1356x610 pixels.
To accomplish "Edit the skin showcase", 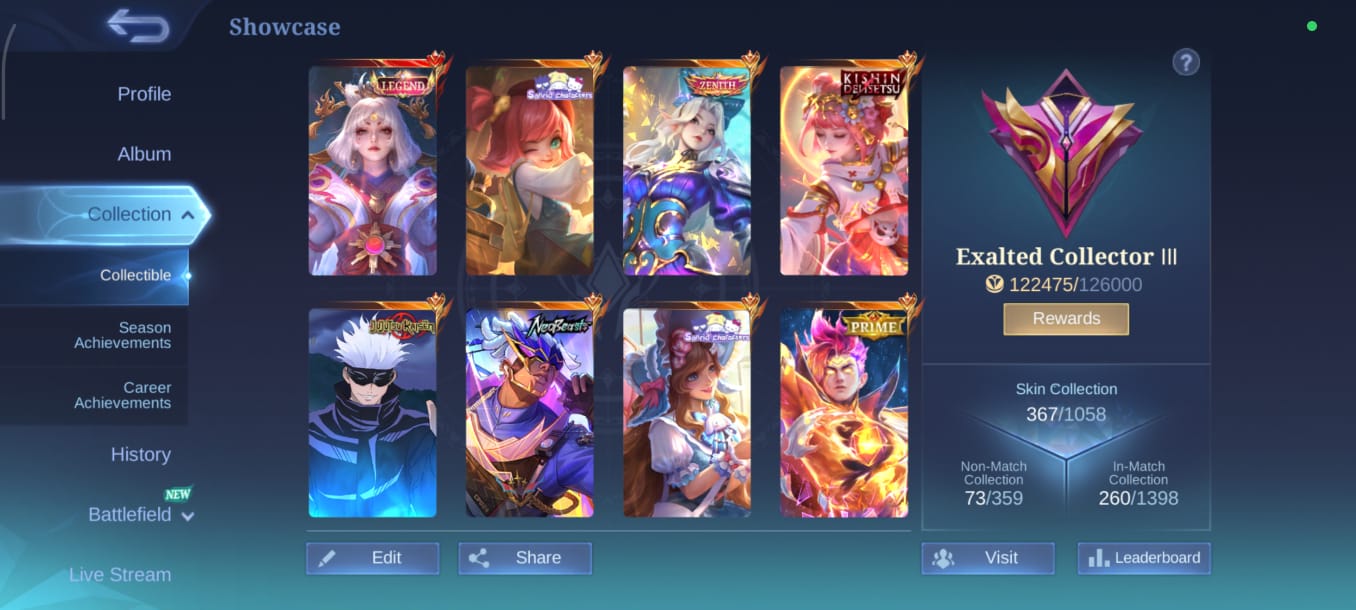I will [x=373, y=558].
